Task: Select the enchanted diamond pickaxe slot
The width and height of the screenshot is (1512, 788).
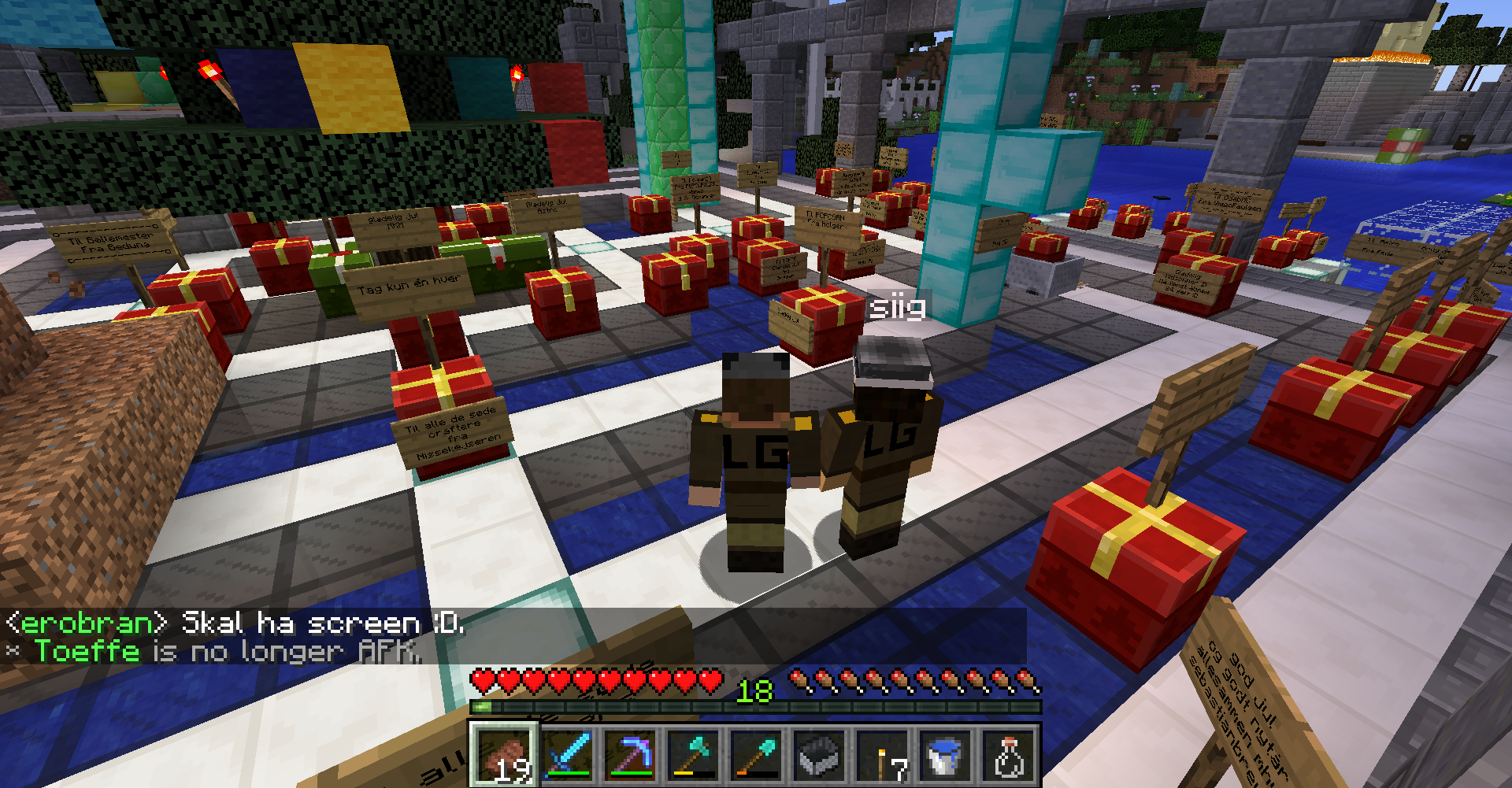Action: point(631,756)
